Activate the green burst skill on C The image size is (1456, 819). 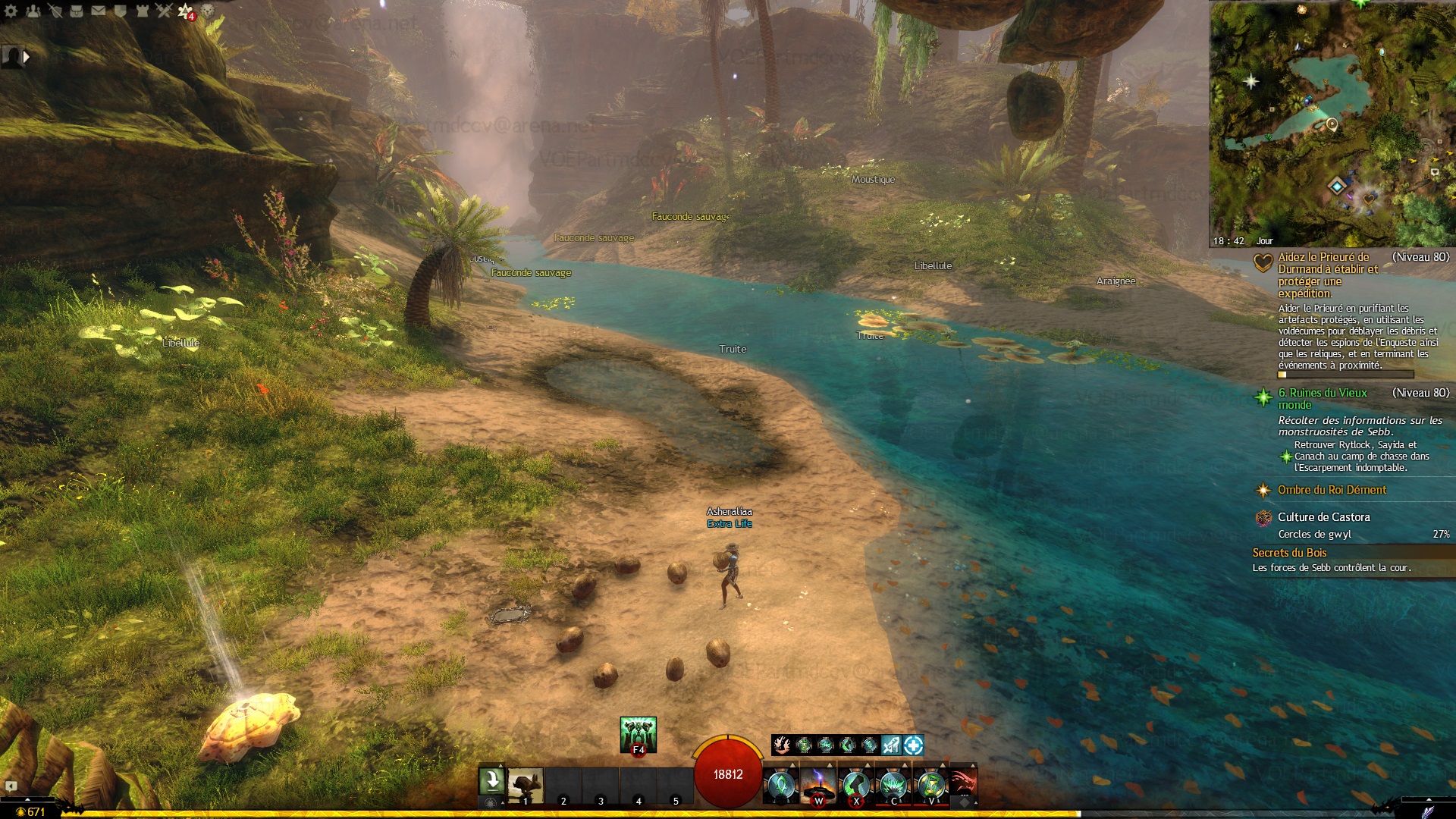click(x=894, y=785)
